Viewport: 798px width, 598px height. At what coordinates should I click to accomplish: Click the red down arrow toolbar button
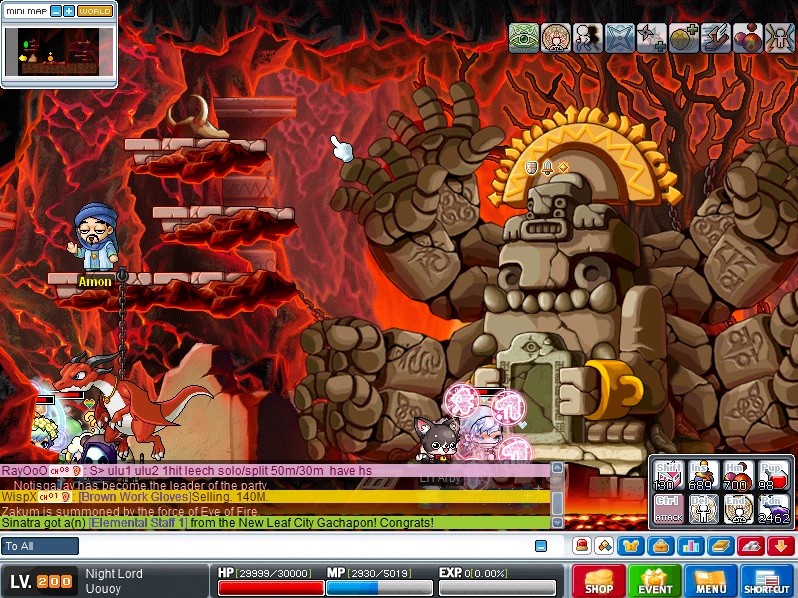(780, 546)
